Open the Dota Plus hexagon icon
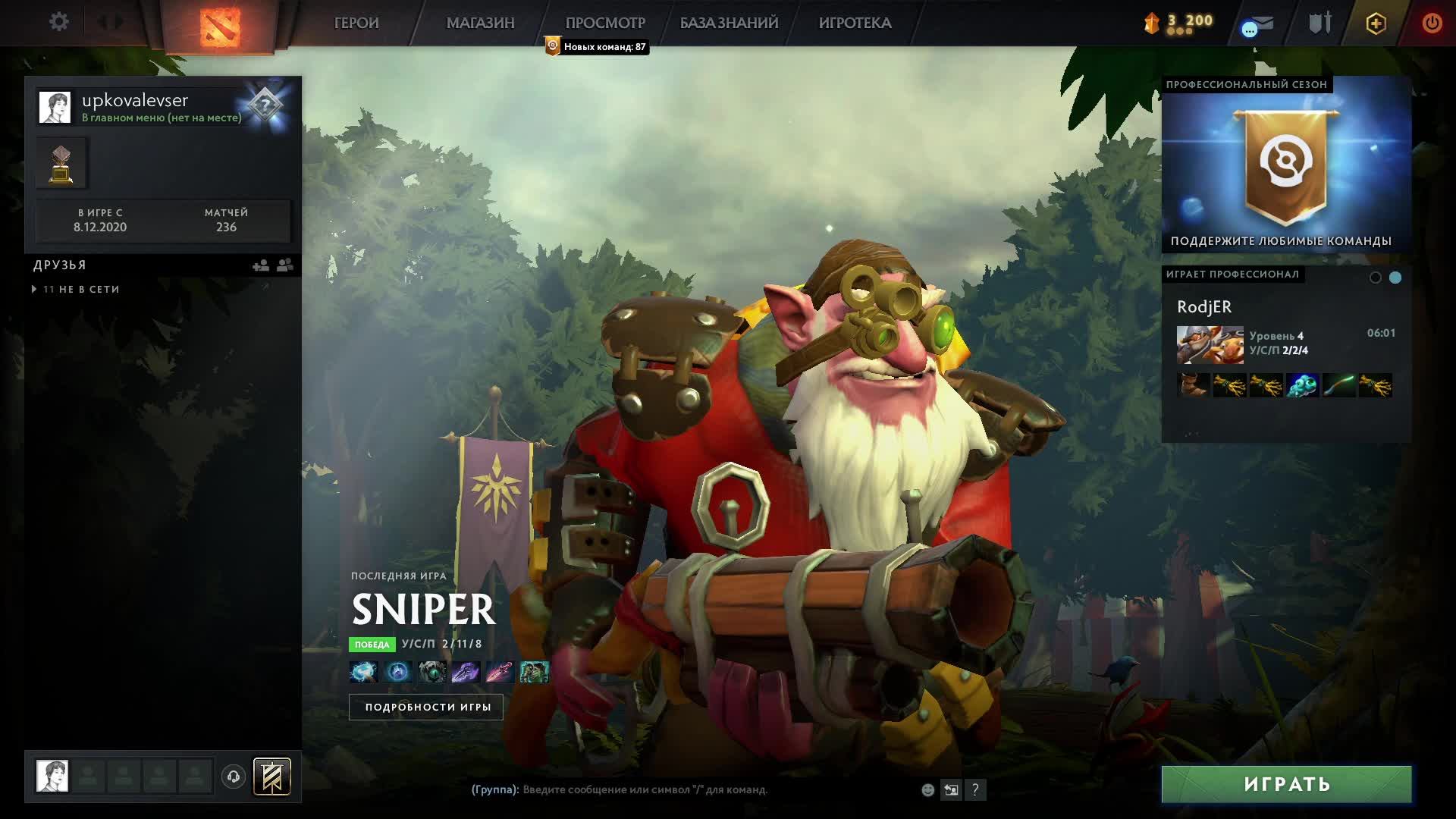The width and height of the screenshot is (1456, 819). click(x=1376, y=24)
